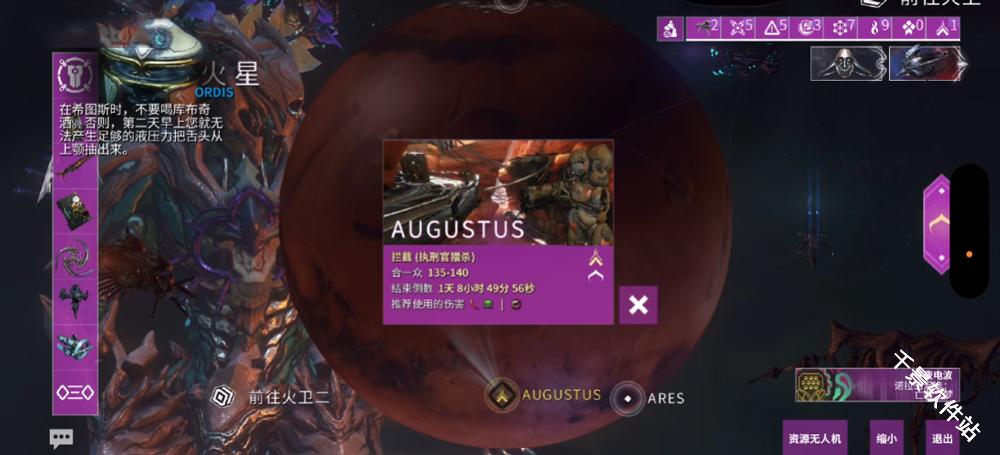1000x455 pixels.
Task: Select the Augustus mission node
Action: 502,396
